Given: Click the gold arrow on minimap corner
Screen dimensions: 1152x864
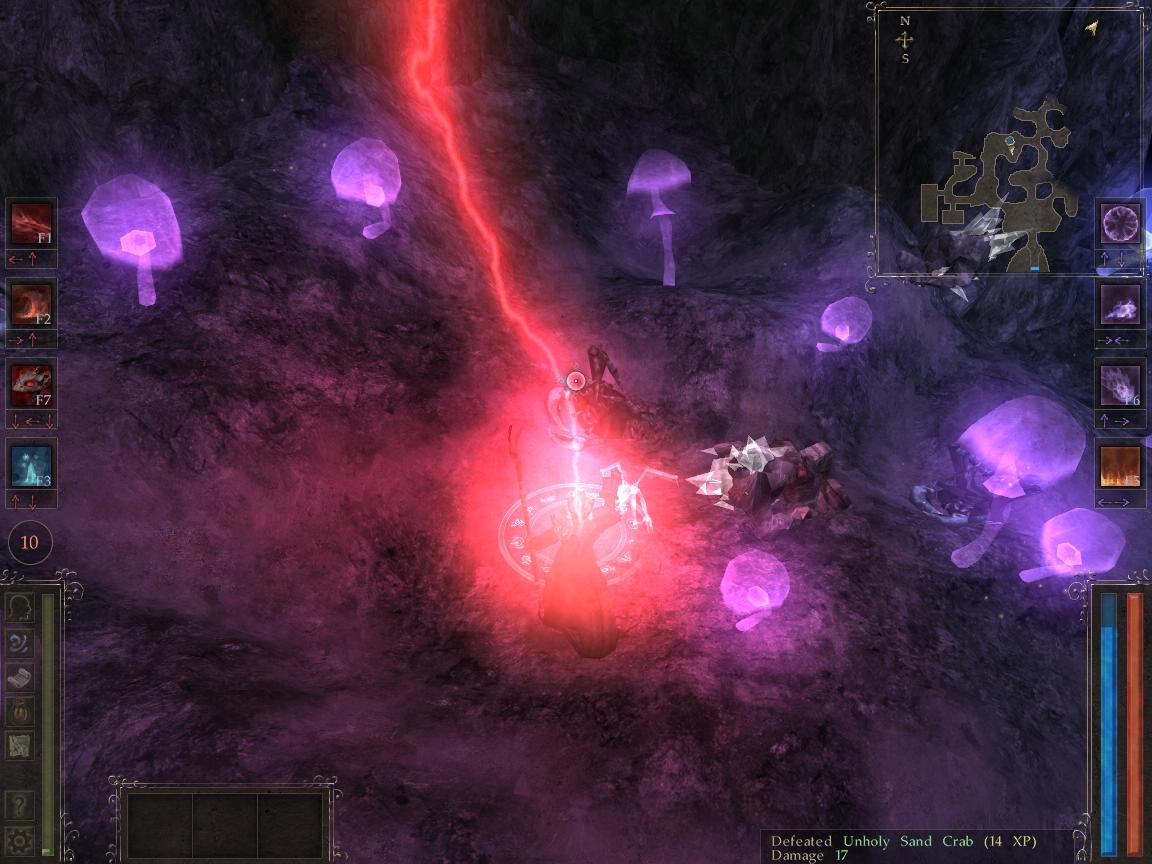Looking at the screenshot, I should click(1091, 28).
